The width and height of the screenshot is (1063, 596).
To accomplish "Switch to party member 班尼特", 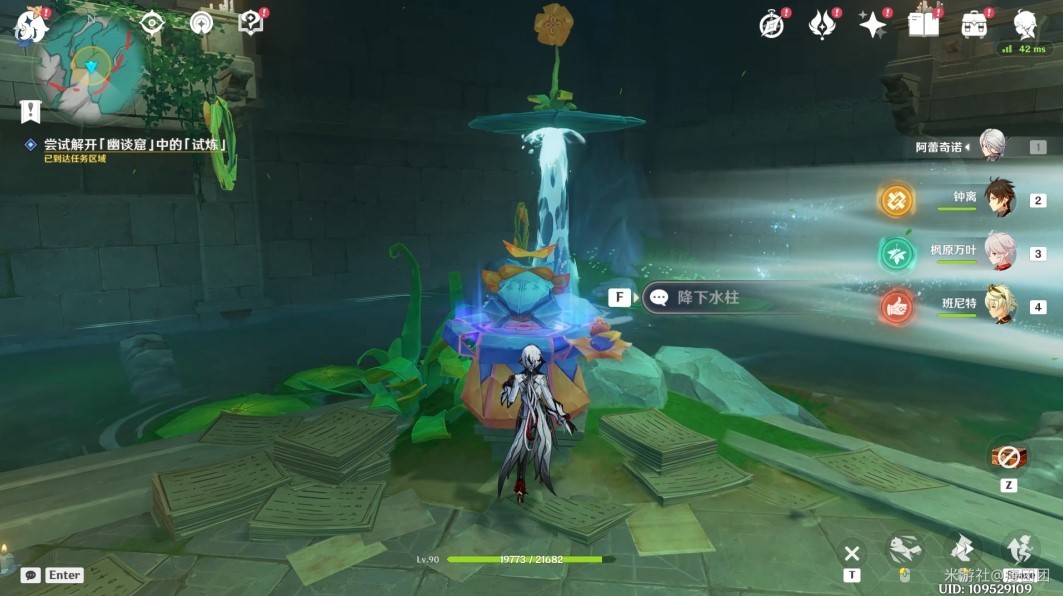I will pyautogui.click(x=1000, y=306).
